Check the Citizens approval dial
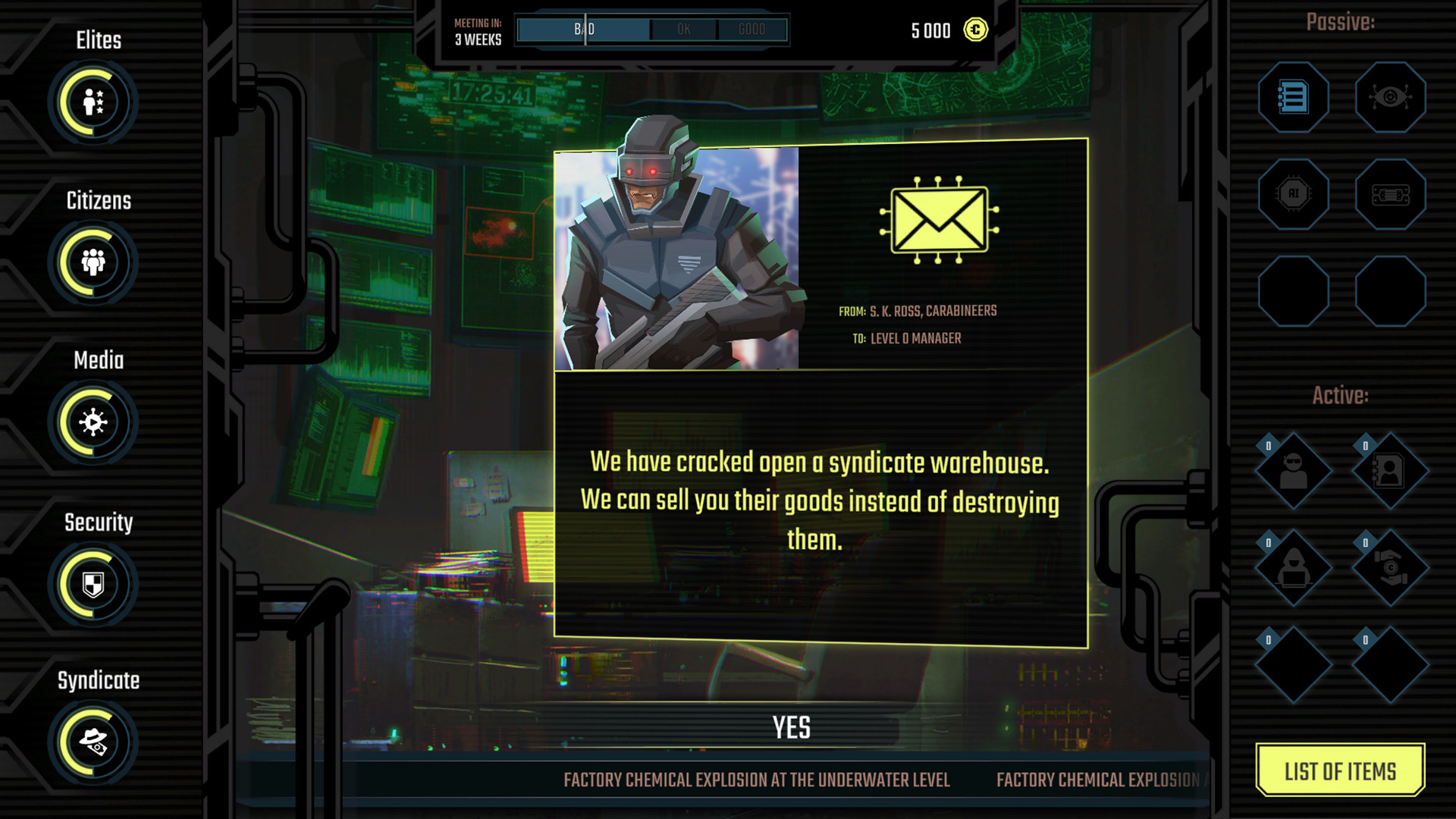 pyautogui.click(x=93, y=263)
